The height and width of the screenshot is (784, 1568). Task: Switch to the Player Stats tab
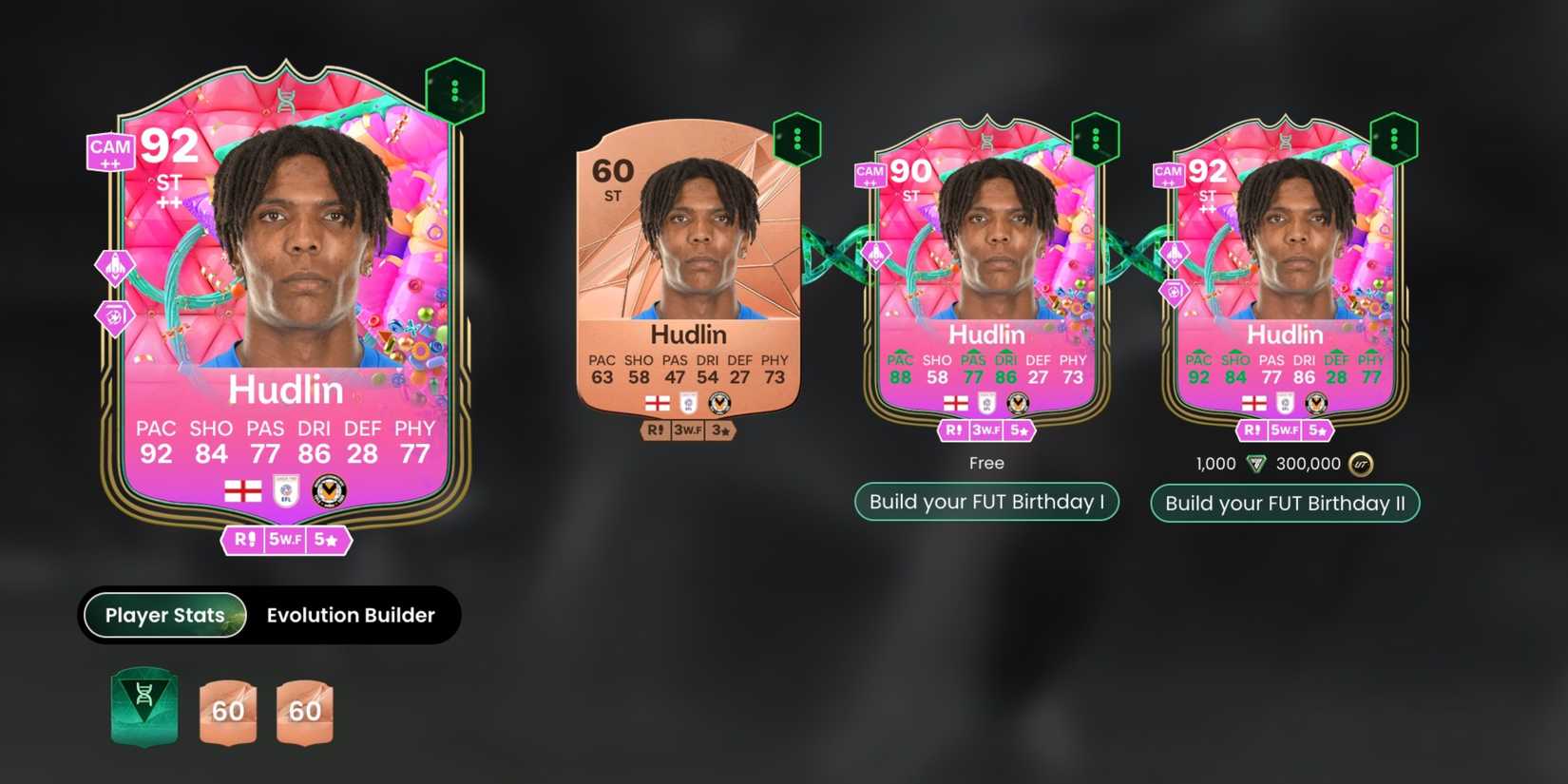click(163, 615)
